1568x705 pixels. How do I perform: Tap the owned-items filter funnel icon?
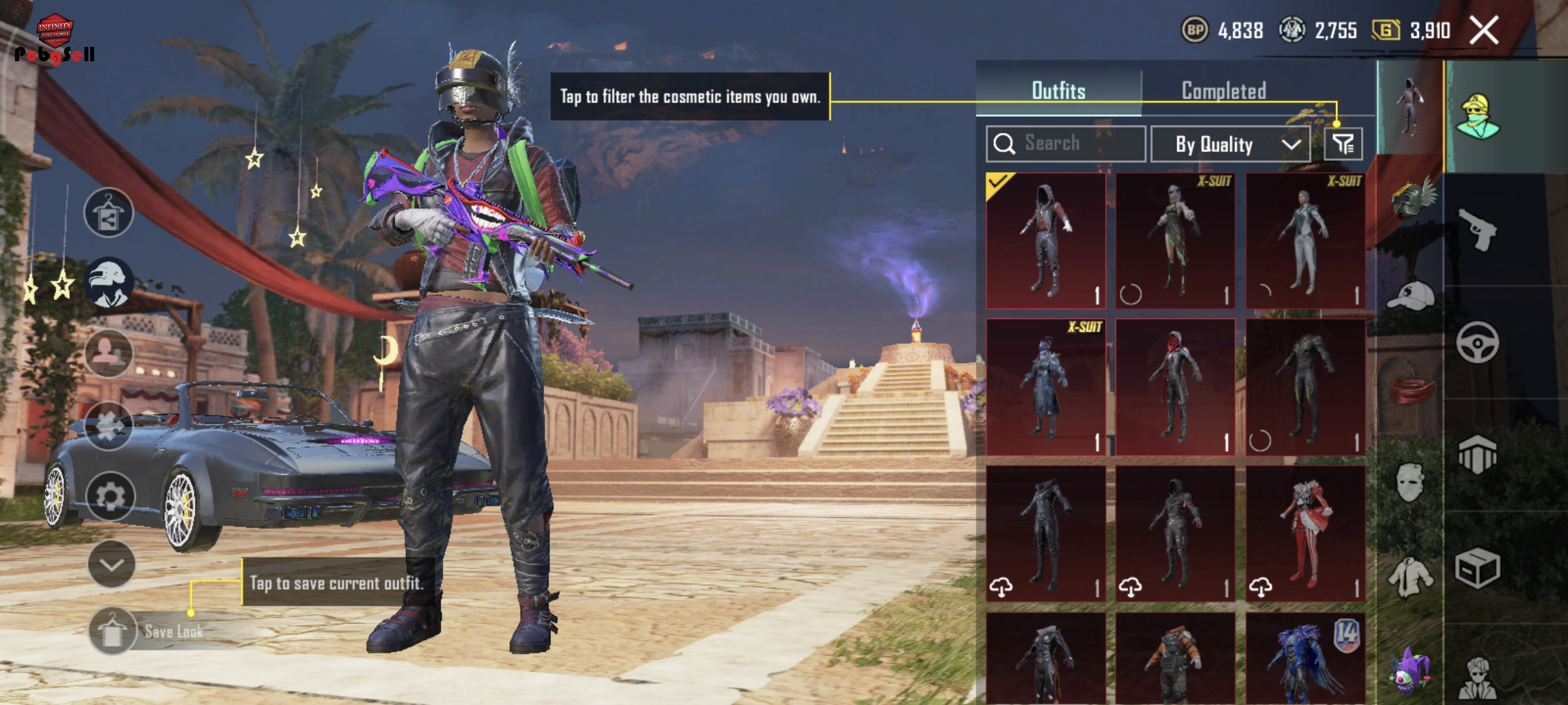tap(1343, 144)
